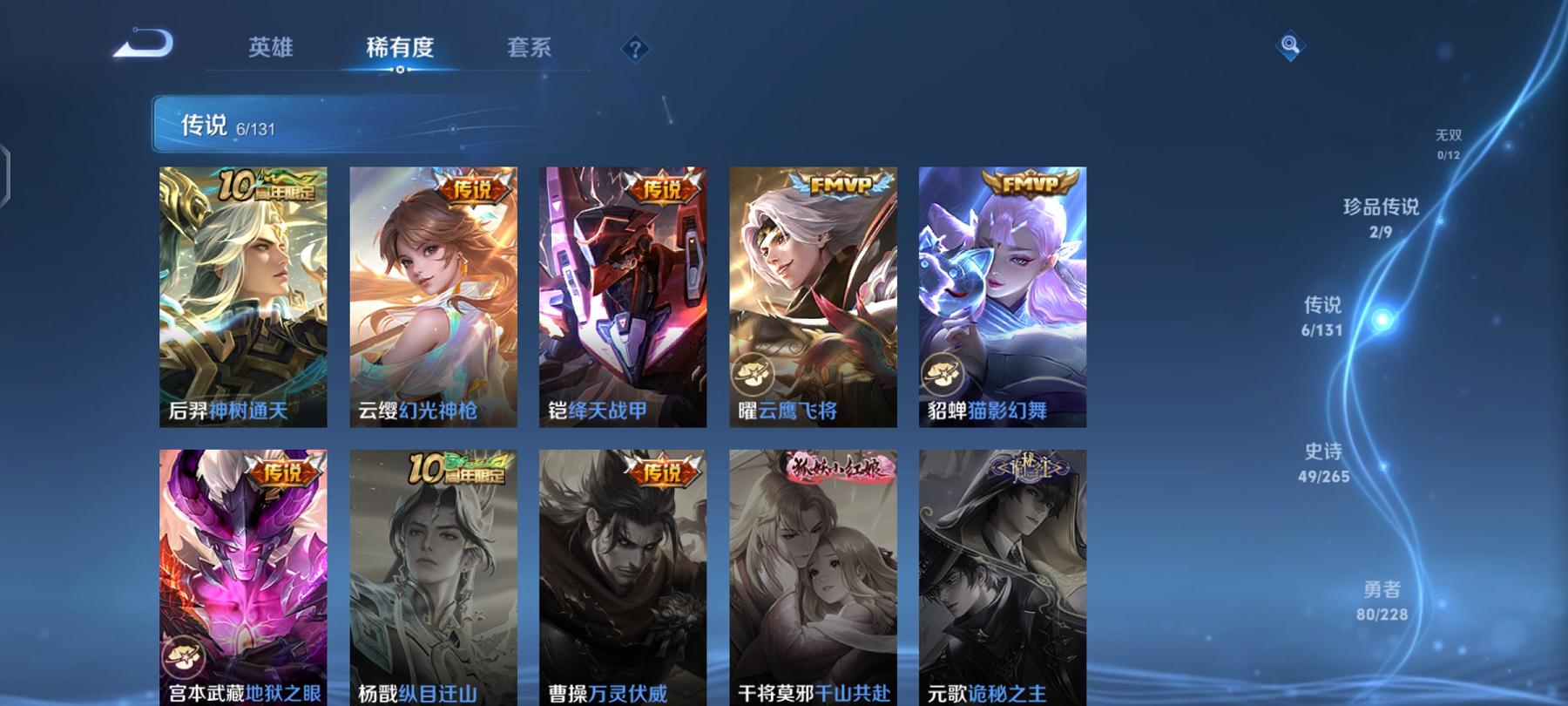Image resolution: width=1568 pixels, height=706 pixels.
Task: Click the circular badge icon on 貂蝉's card
Action: [x=943, y=375]
